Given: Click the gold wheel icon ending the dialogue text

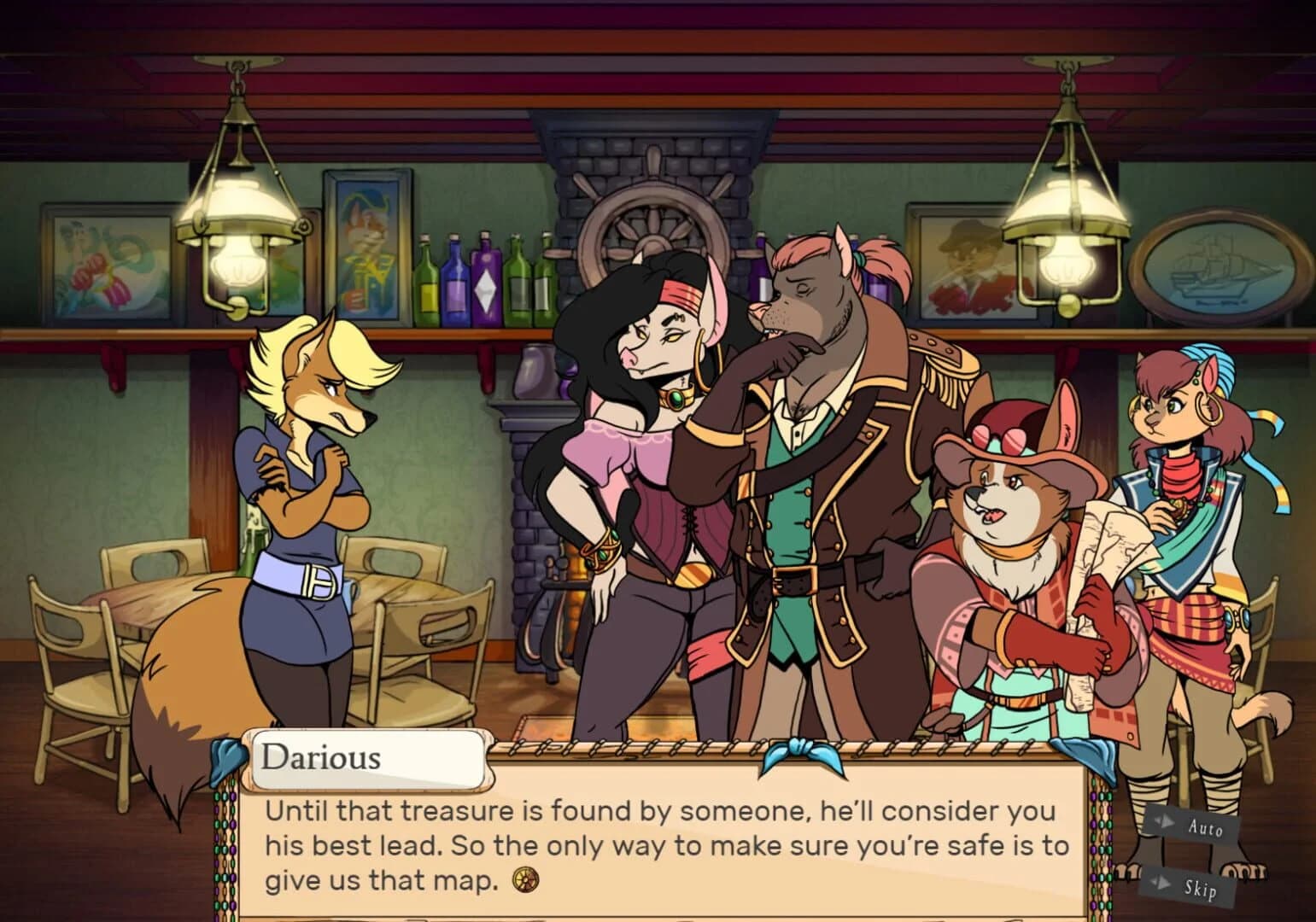Looking at the screenshot, I should (526, 881).
